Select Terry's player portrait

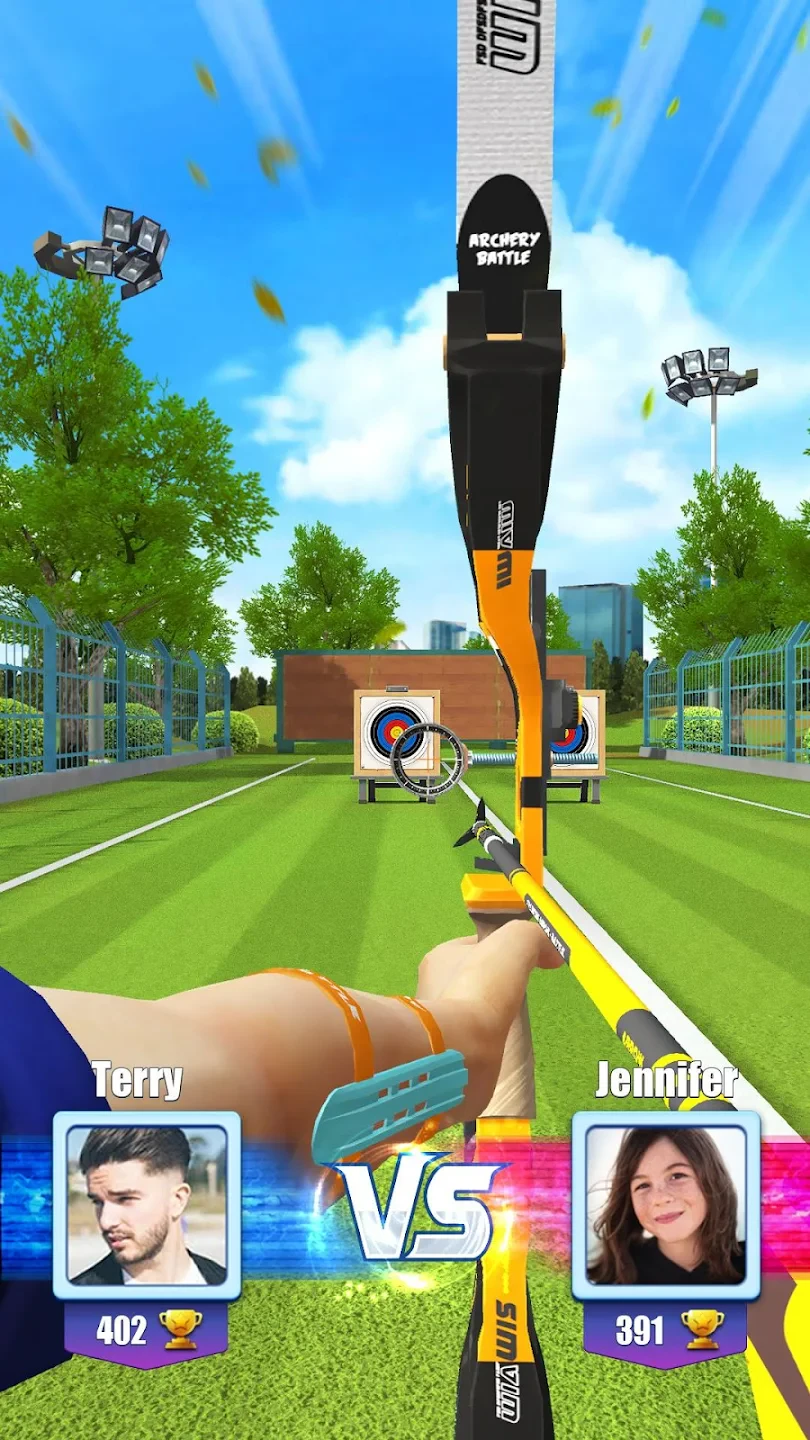pos(147,1205)
